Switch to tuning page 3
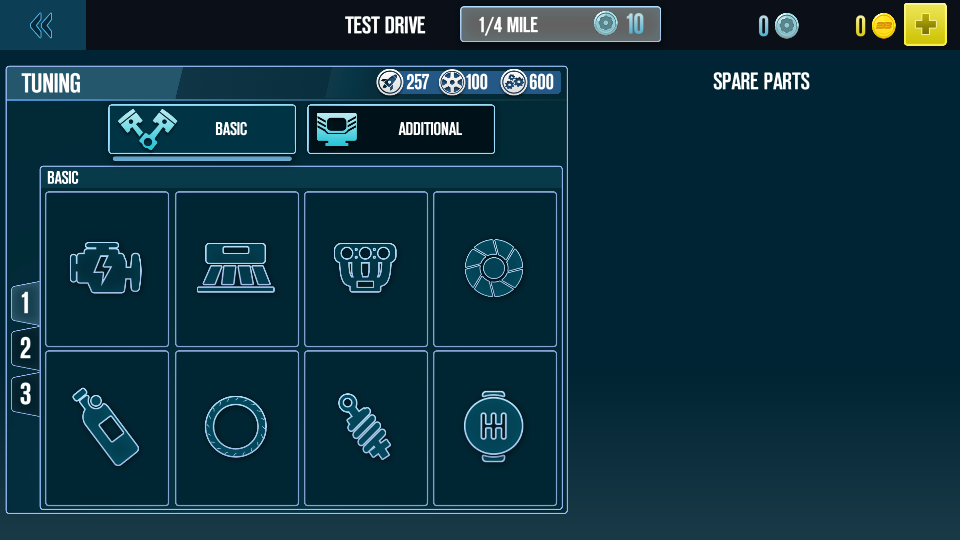The height and width of the screenshot is (540, 960). coord(25,394)
